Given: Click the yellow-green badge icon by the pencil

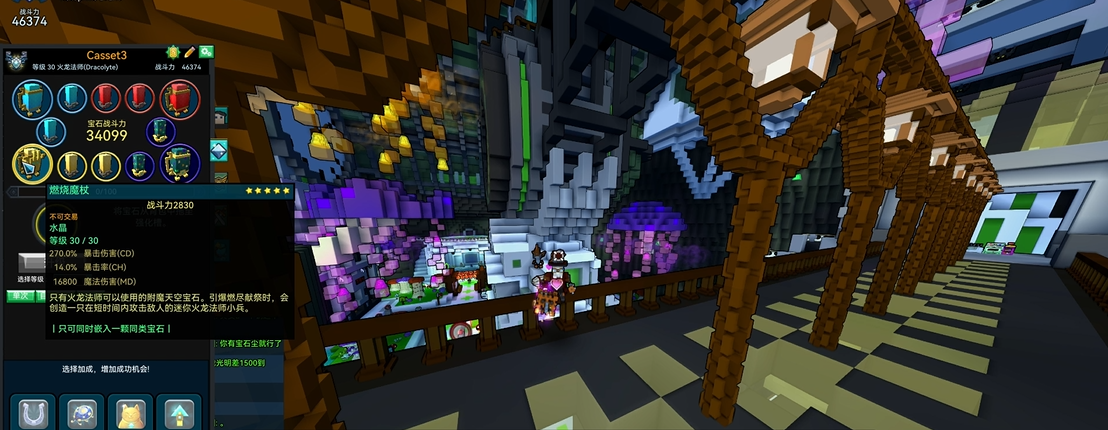Looking at the screenshot, I should pyautogui.click(x=171, y=52).
